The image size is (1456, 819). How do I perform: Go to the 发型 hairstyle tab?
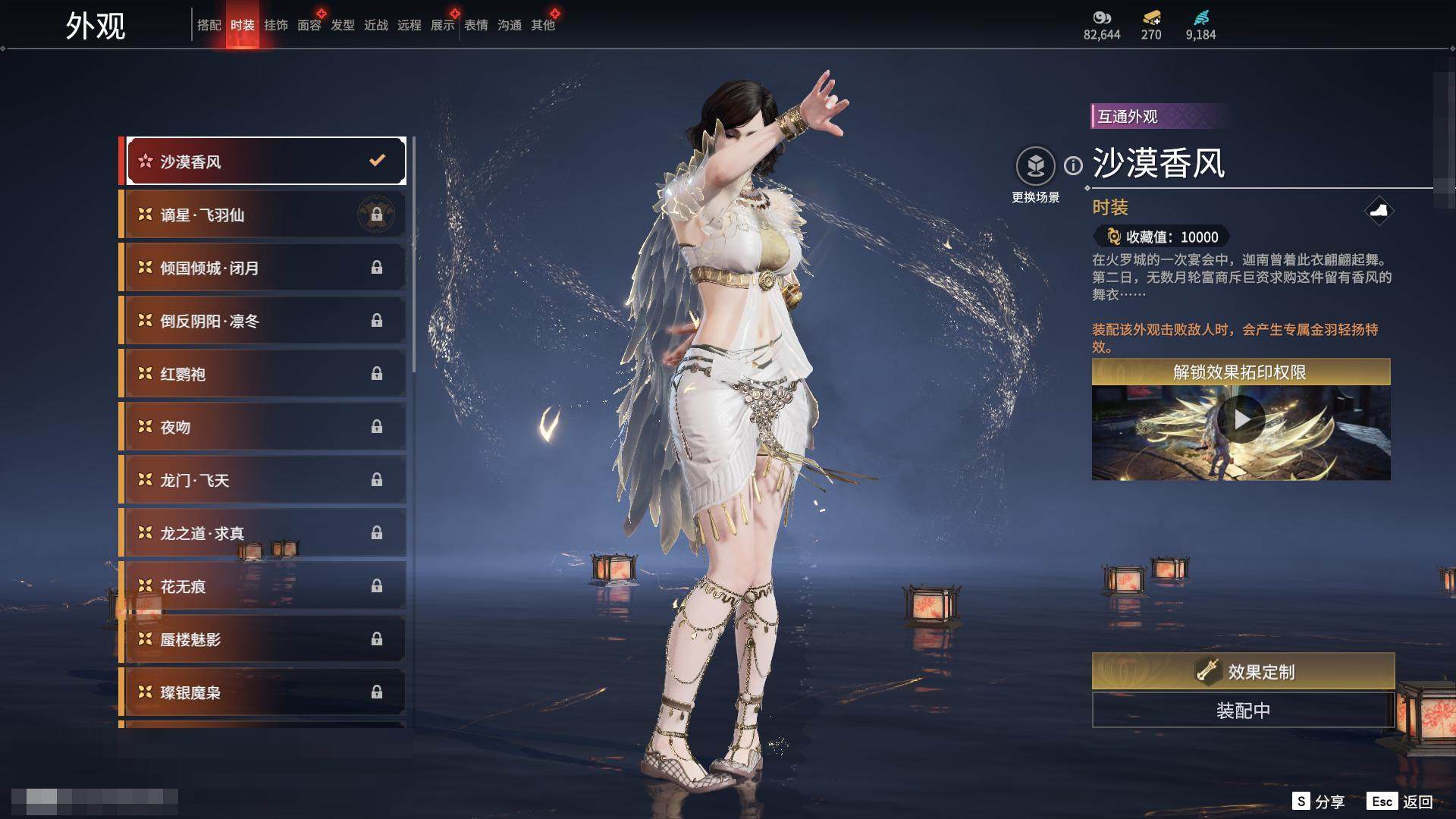click(342, 25)
